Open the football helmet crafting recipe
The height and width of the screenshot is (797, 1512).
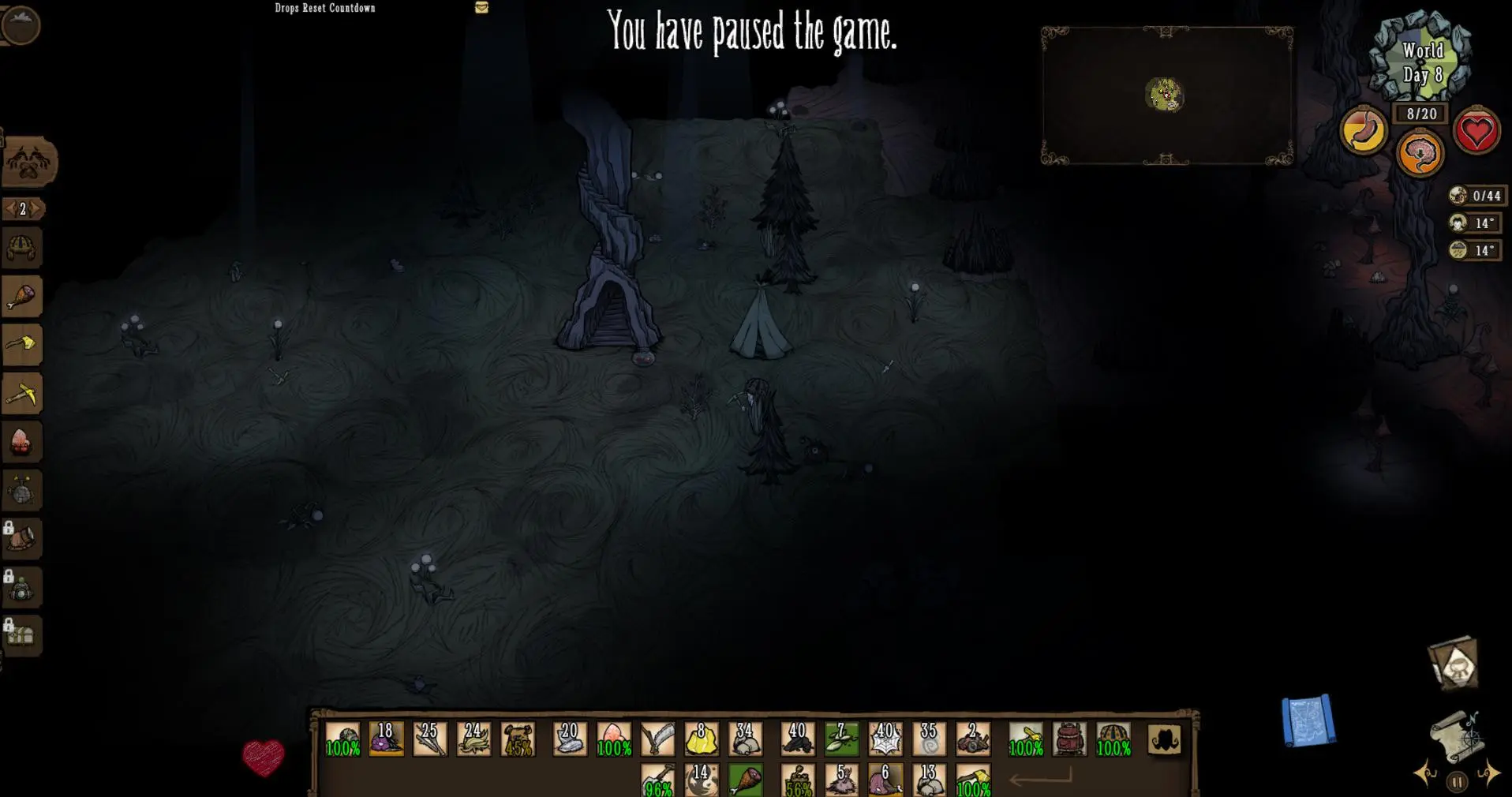point(21,249)
